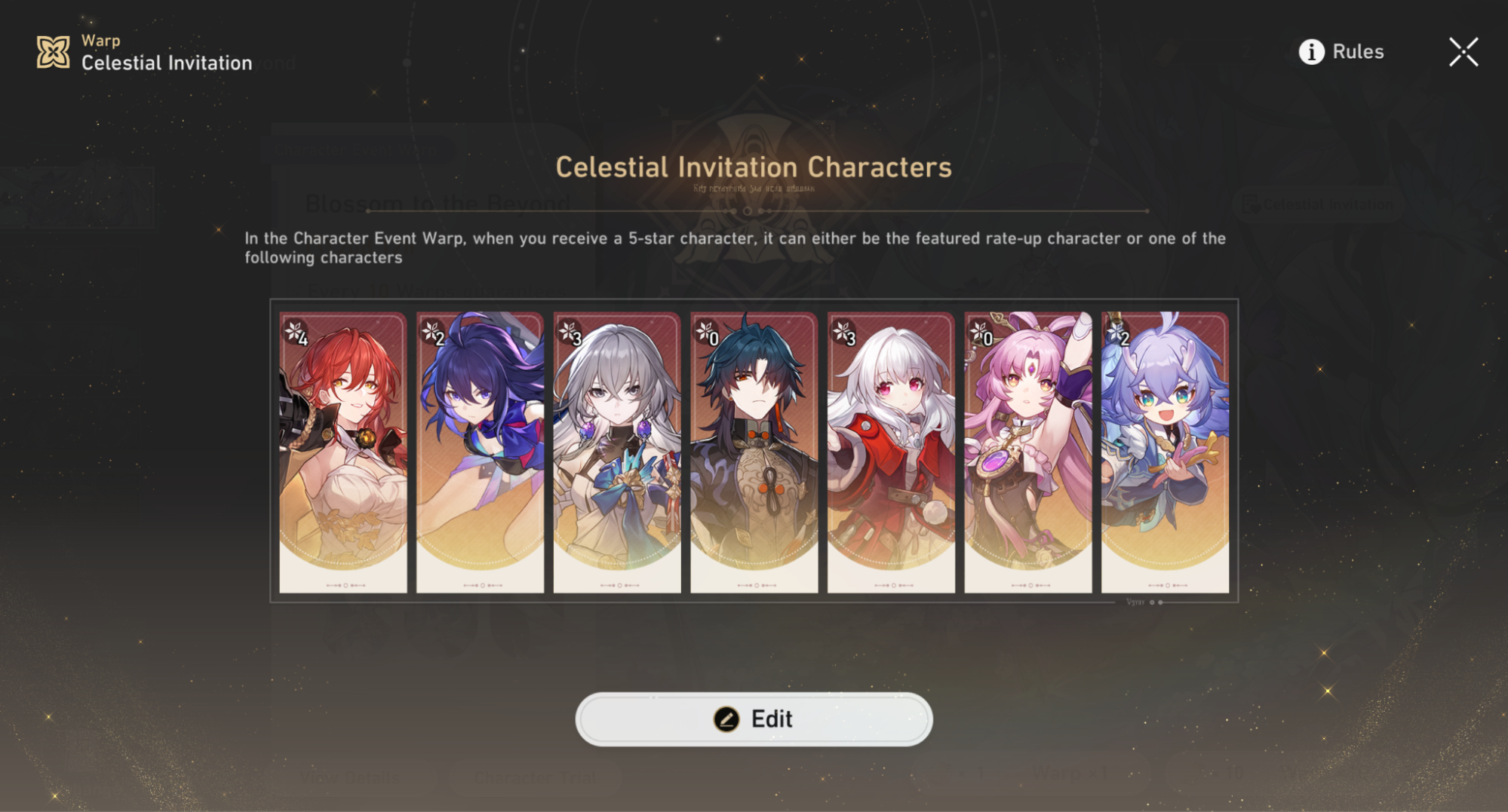Close the Celestial Invitation screen
The width and height of the screenshot is (1508, 812).
click(1463, 52)
